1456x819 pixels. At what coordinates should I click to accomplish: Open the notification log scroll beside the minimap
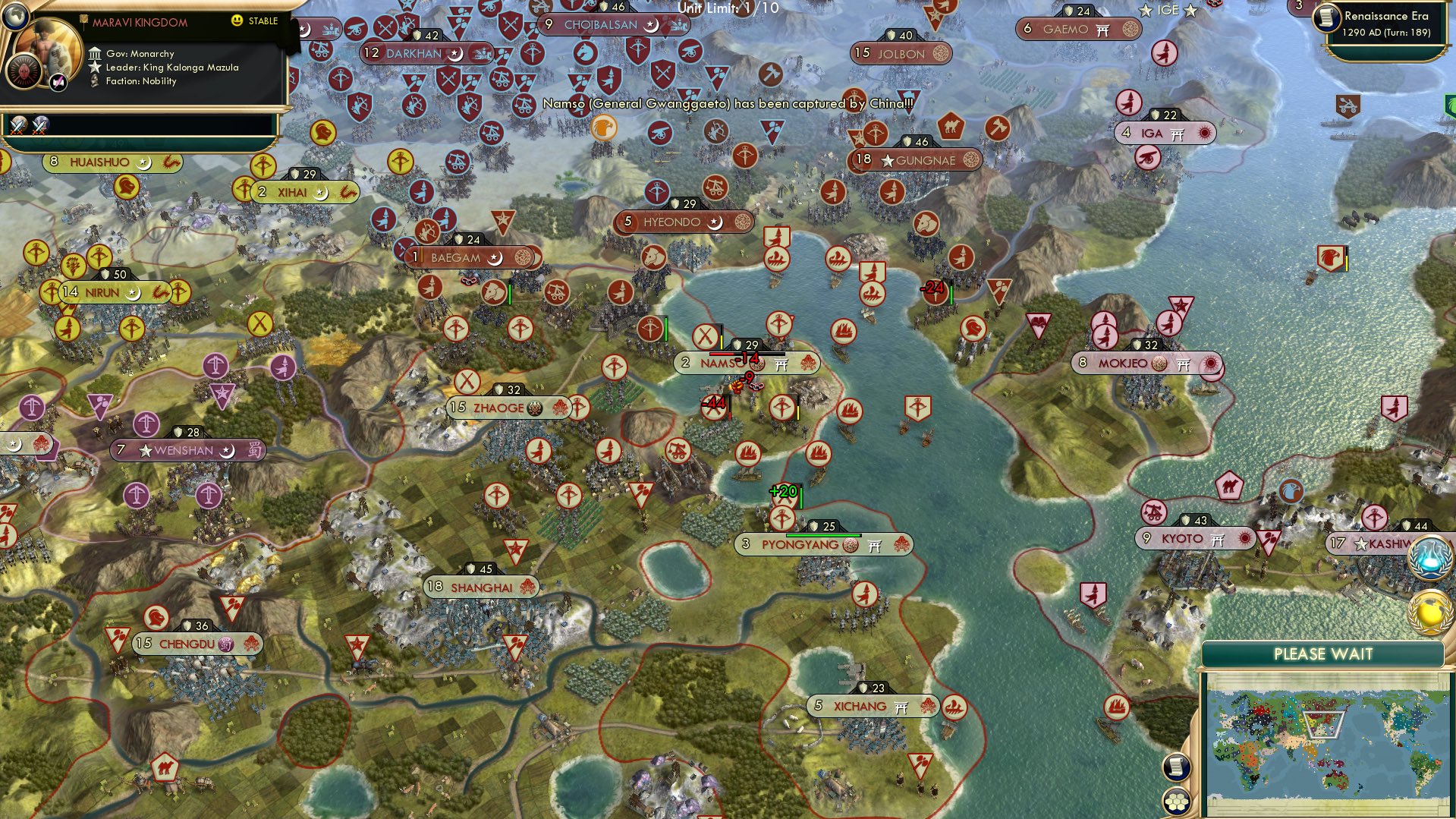tap(1176, 768)
